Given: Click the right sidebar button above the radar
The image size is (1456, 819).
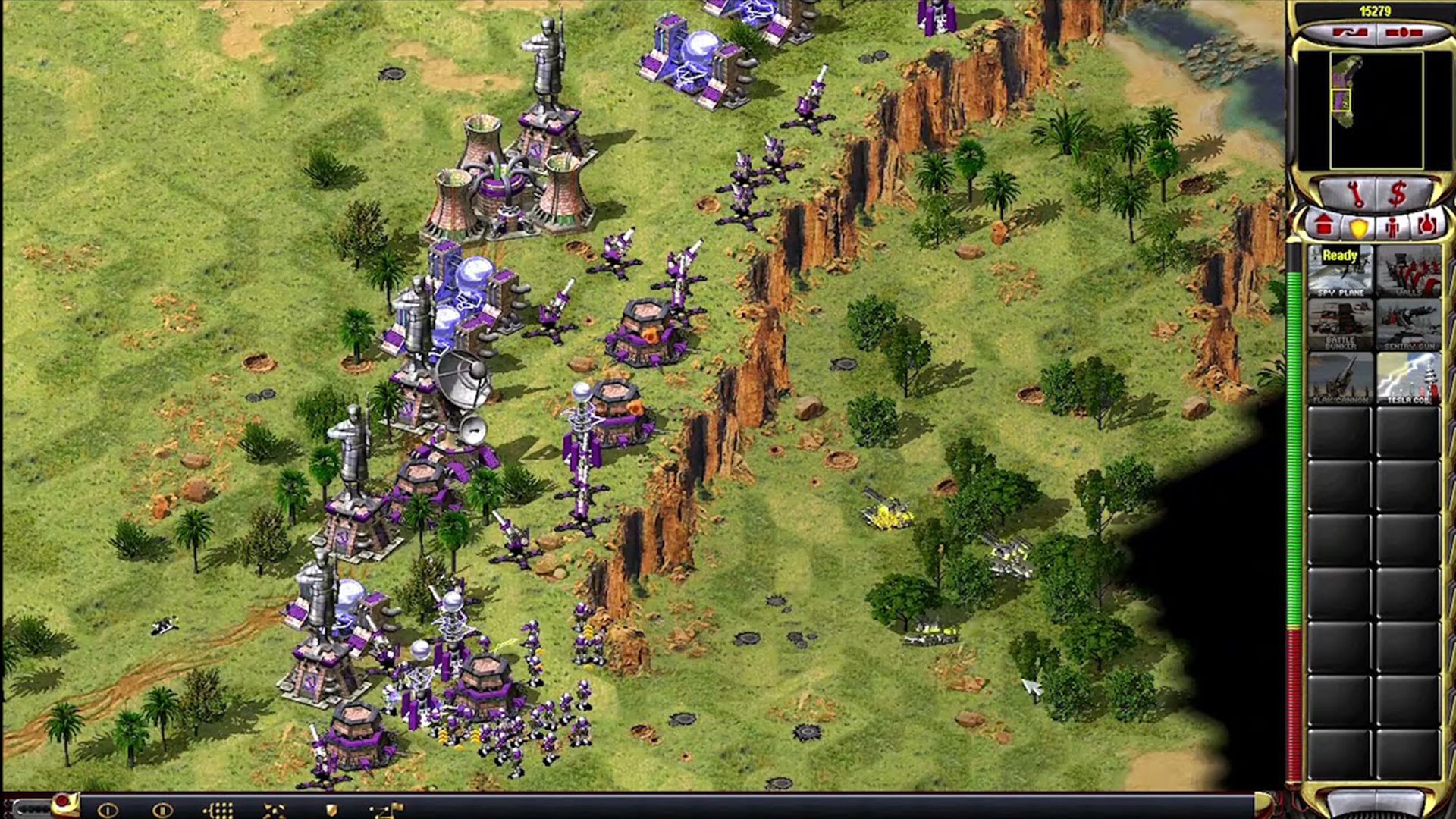Looking at the screenshot, I should pyautogui.click(x=1404, y=33).
